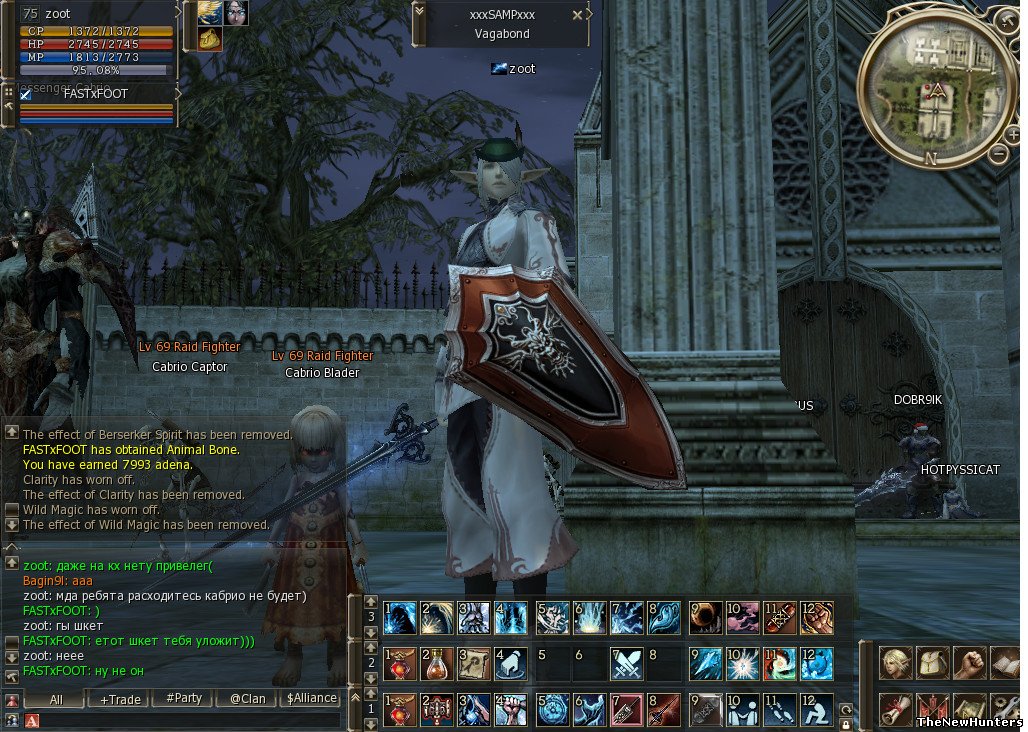The height and width of the screenshot is (732, 1028).
Task: Use the crossed swords attack skill
Action: pyautogui.click(x=626, y=664)
